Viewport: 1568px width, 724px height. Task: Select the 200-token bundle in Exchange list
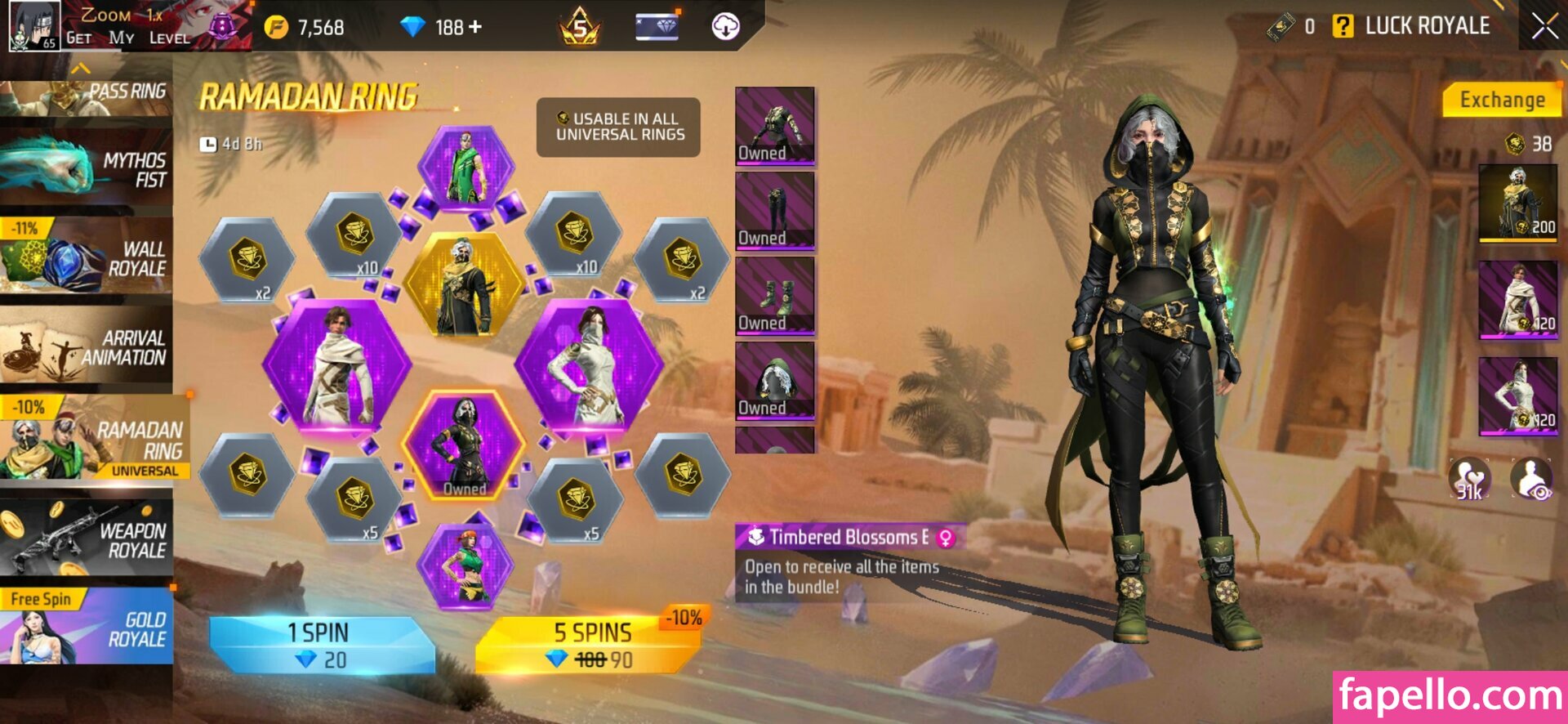1517,203
